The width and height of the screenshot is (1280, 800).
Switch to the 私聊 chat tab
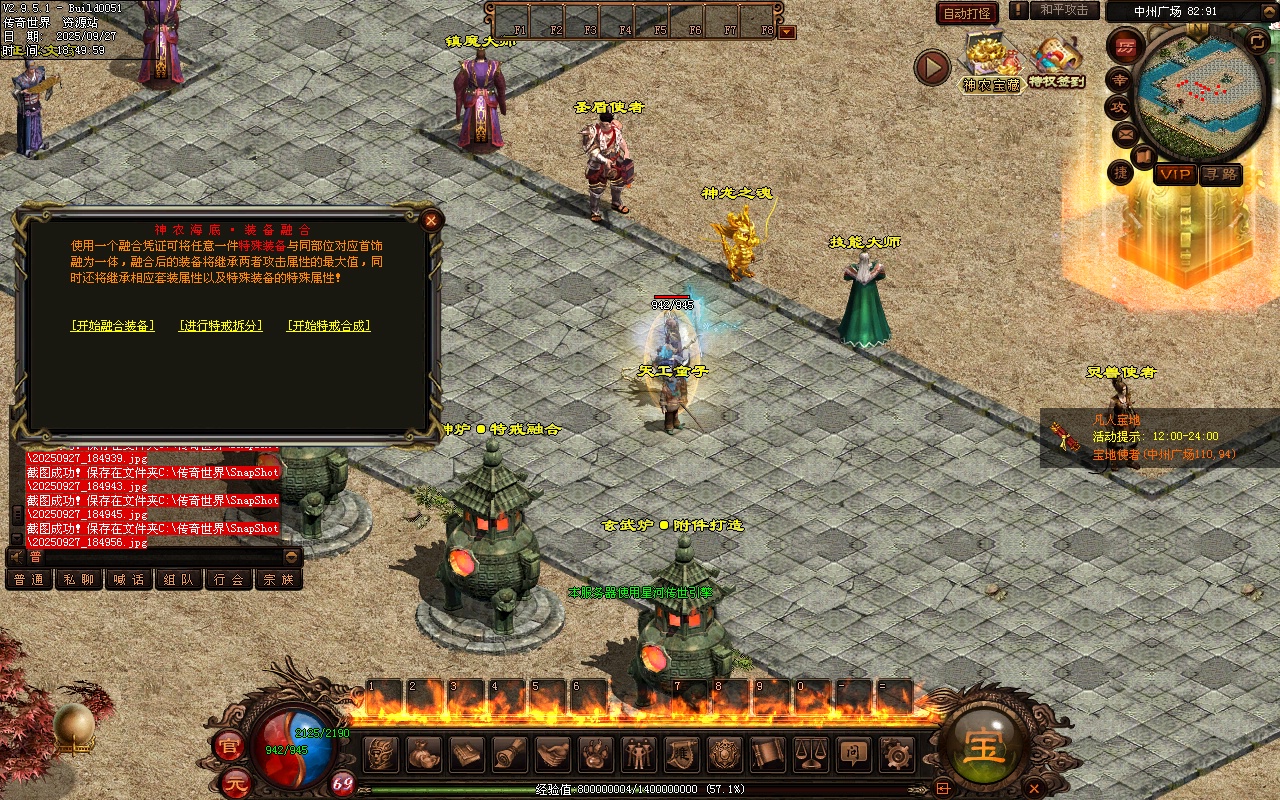pyautogui.click(x=79, y=580)
